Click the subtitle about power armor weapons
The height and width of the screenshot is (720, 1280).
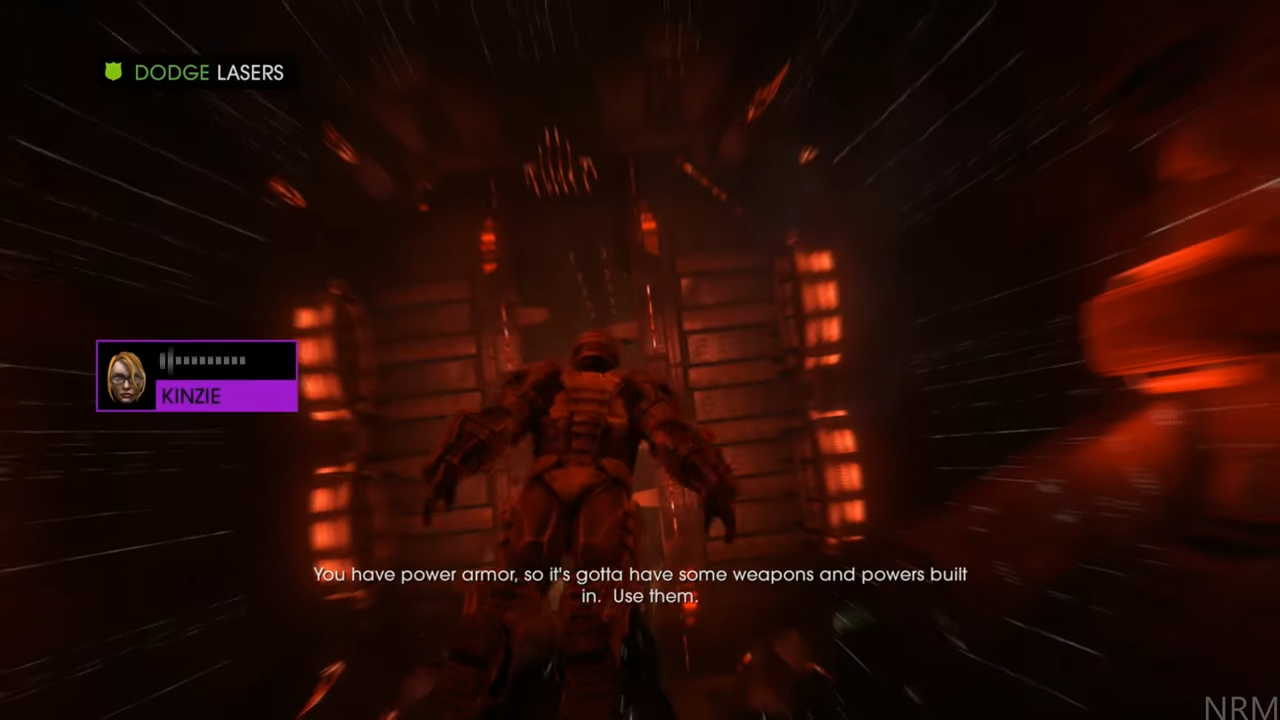pos(640,575)
